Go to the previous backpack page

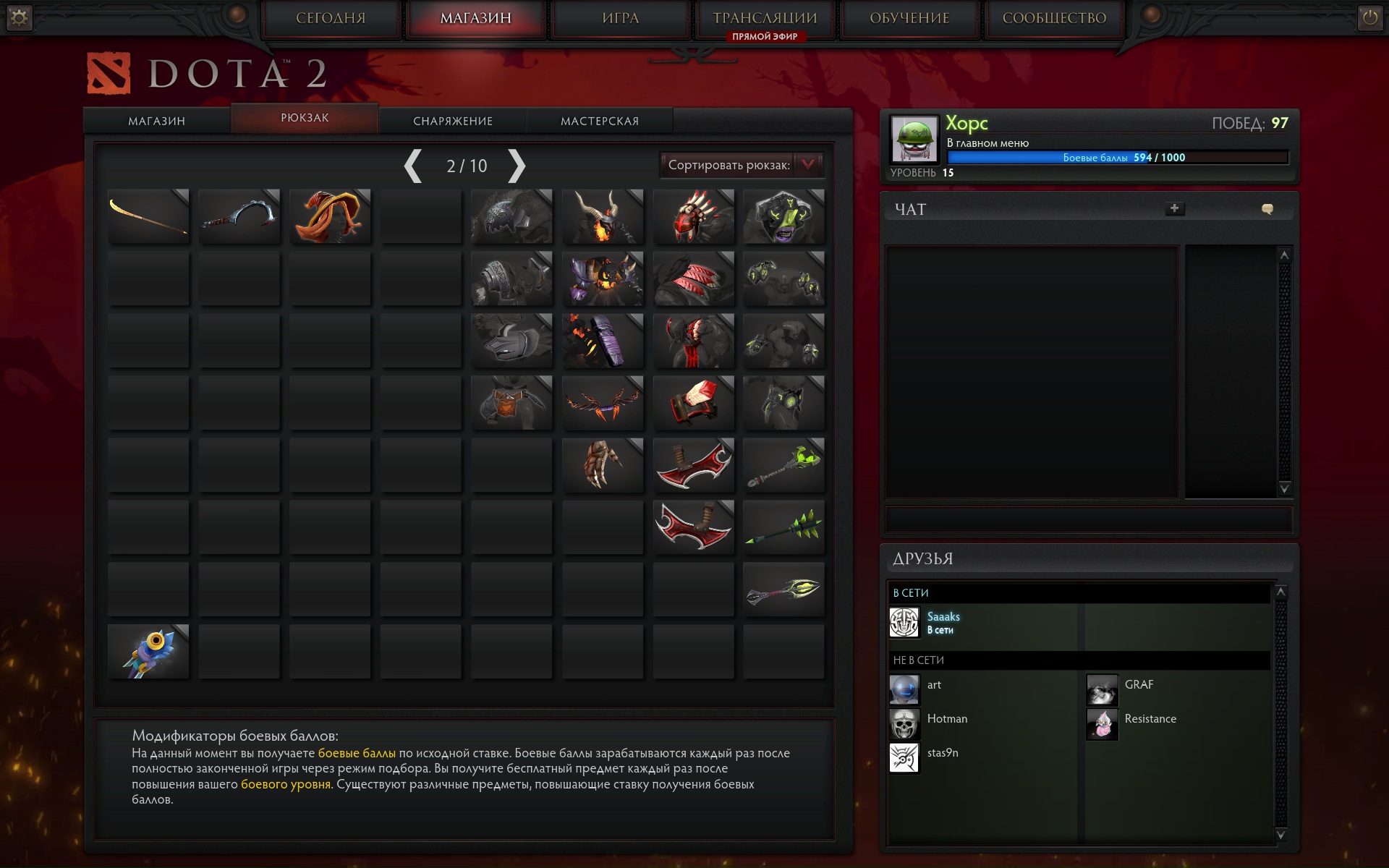click(413, 166)
